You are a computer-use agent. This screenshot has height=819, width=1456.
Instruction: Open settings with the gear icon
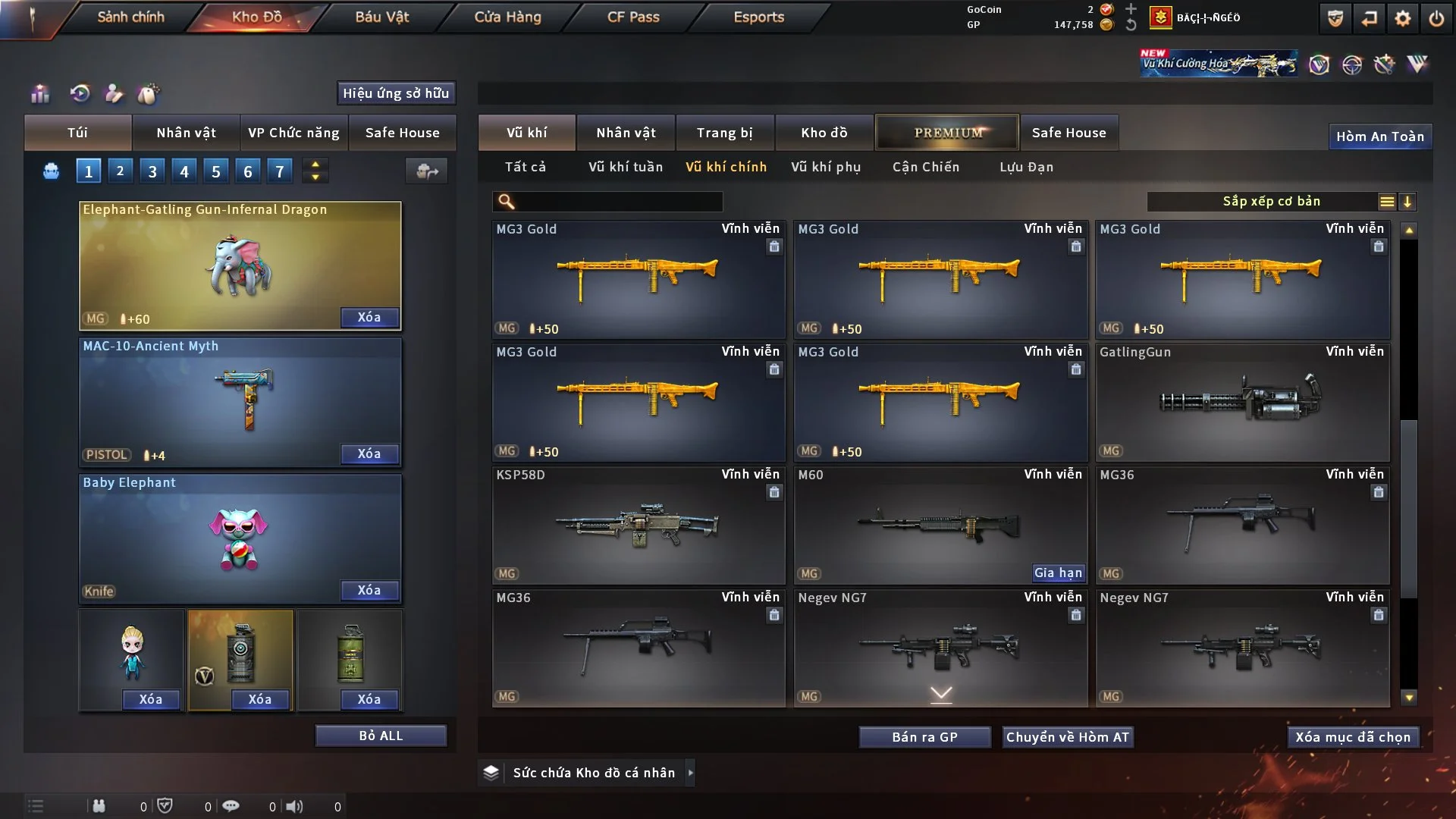1403,18
